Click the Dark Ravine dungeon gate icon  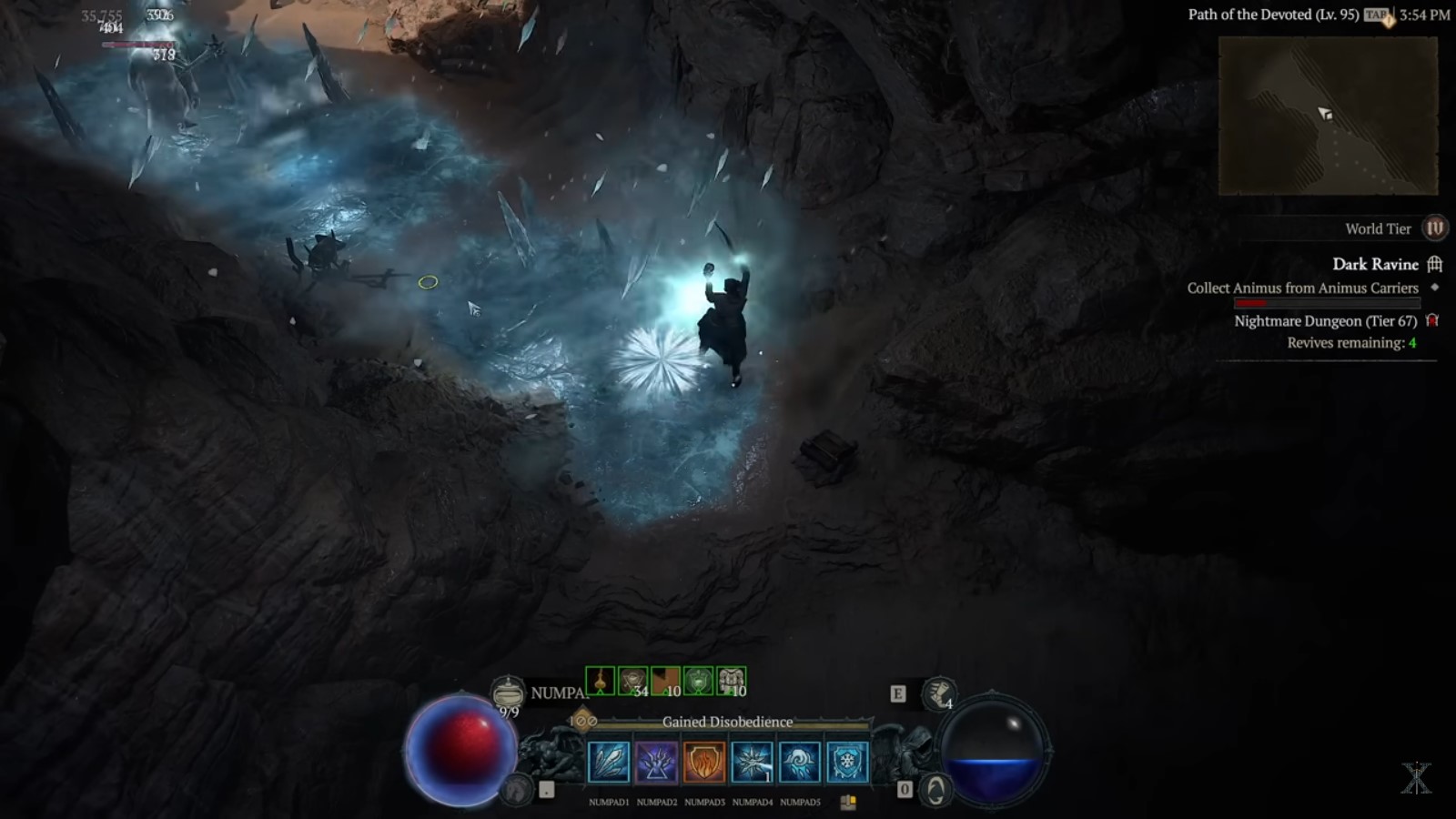(x=1436, y=264)
